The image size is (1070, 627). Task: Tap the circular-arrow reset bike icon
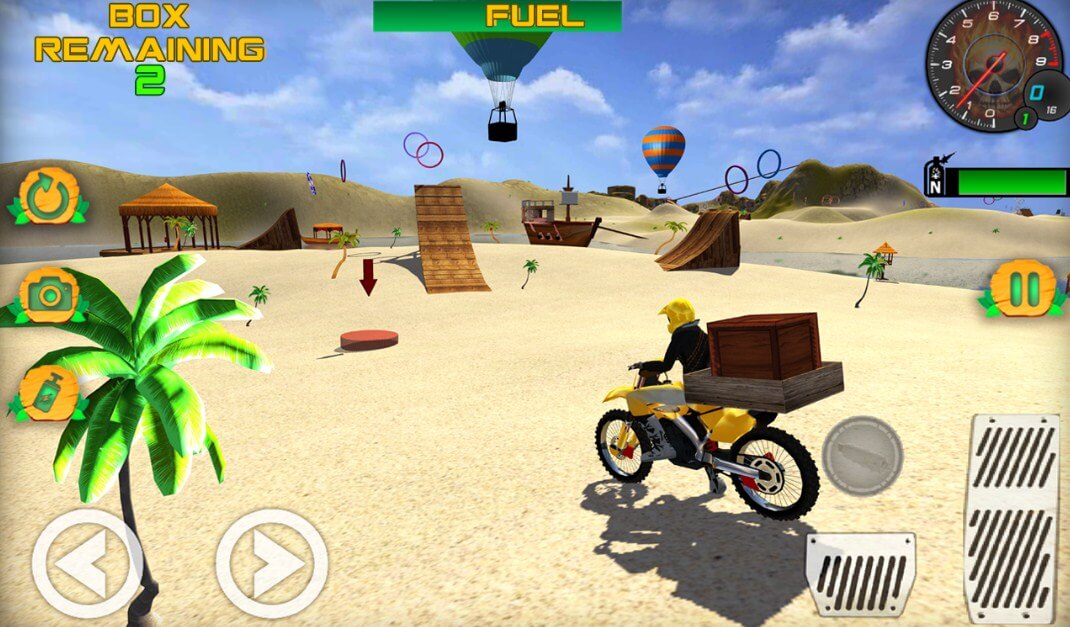(x=47, y=197)
